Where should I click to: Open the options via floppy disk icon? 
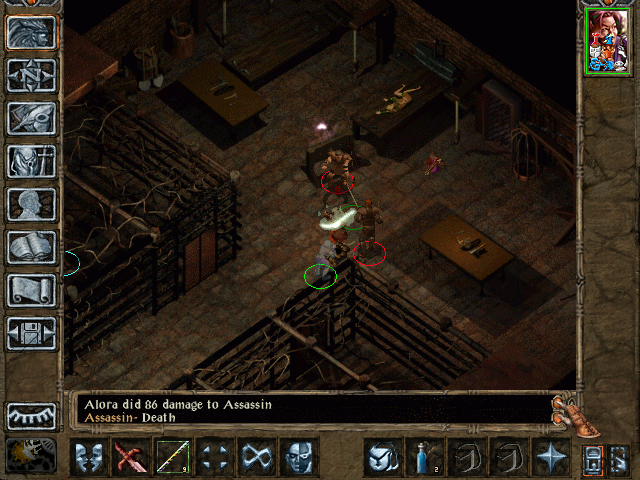tap(32, 333)
